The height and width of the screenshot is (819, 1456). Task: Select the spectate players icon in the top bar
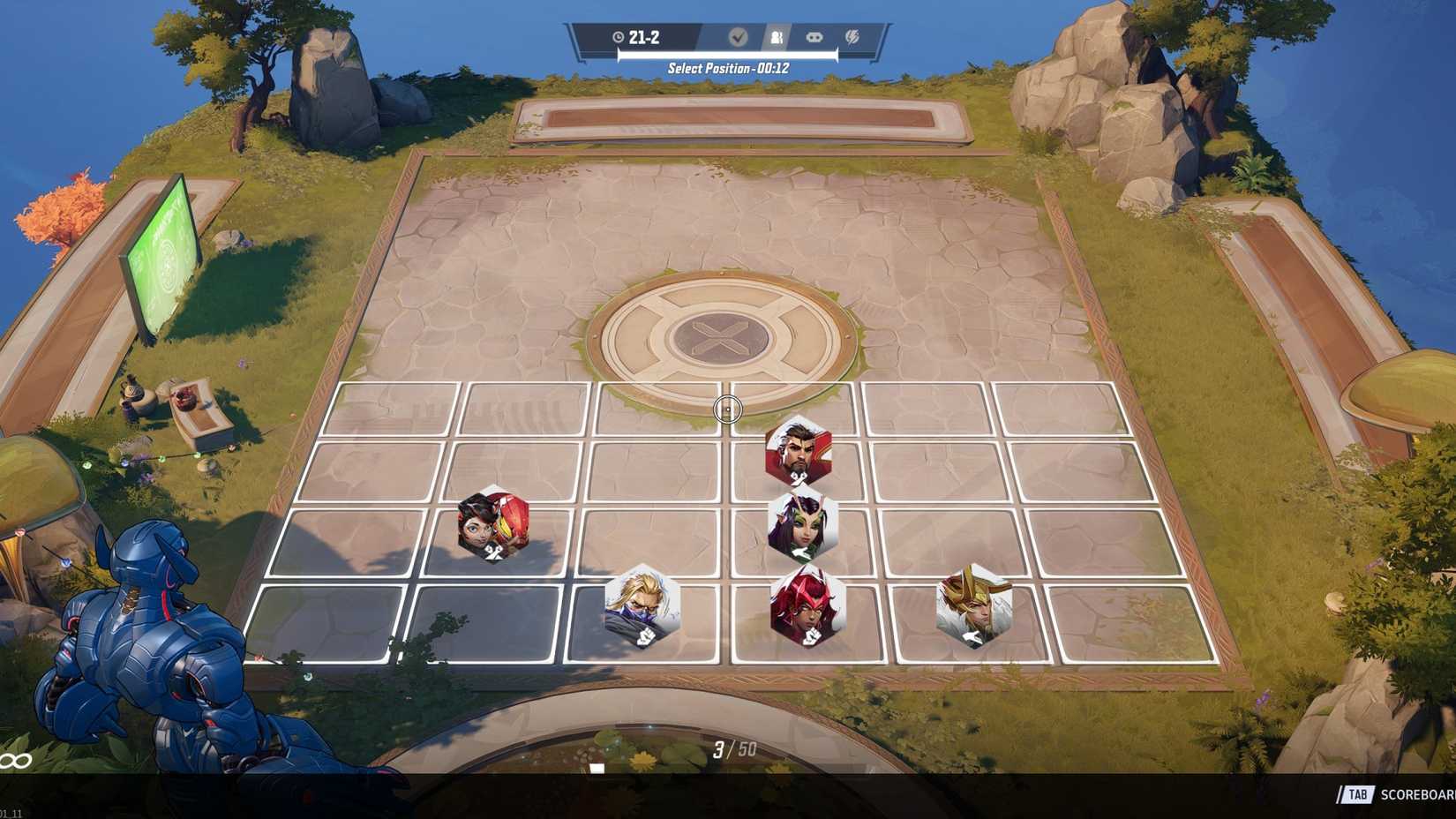777,37
